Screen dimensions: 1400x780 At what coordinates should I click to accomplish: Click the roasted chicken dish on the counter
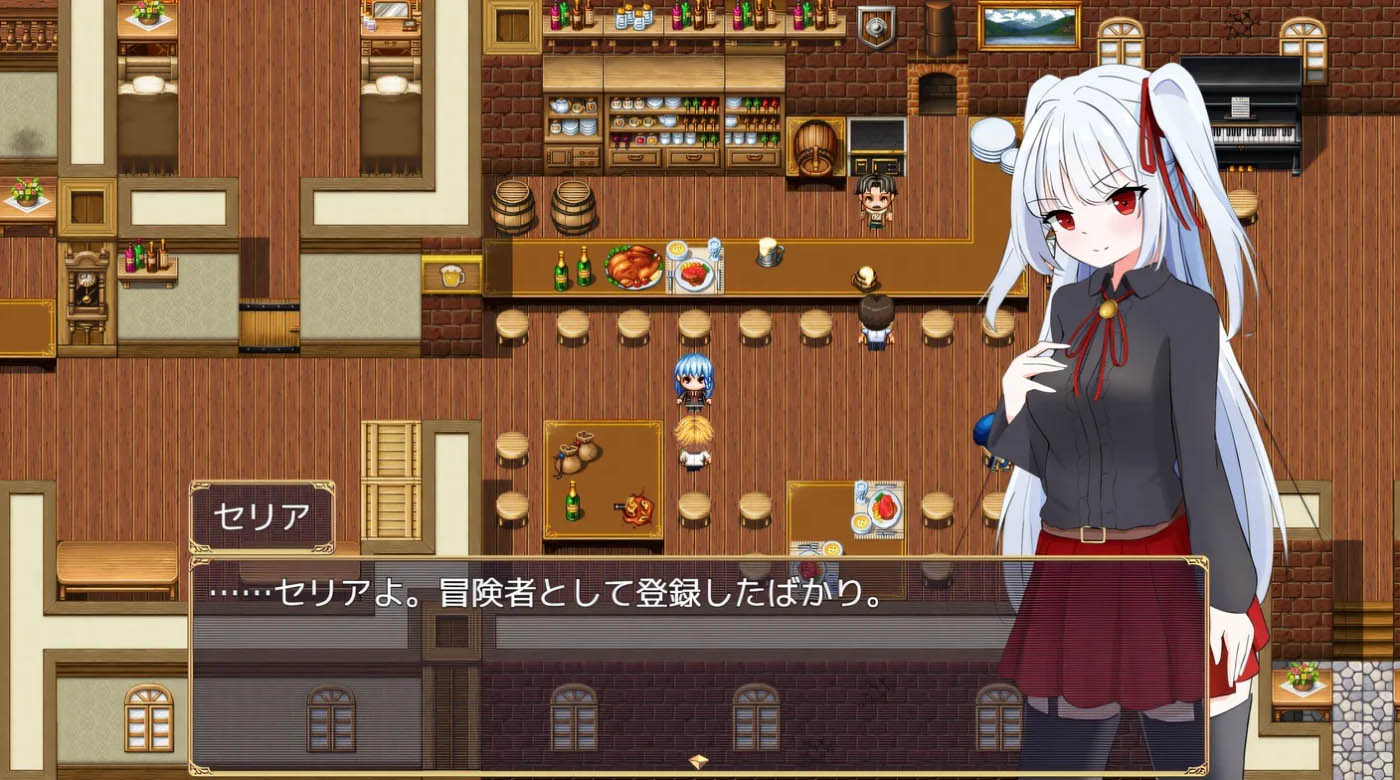click(x=630, y=265)
